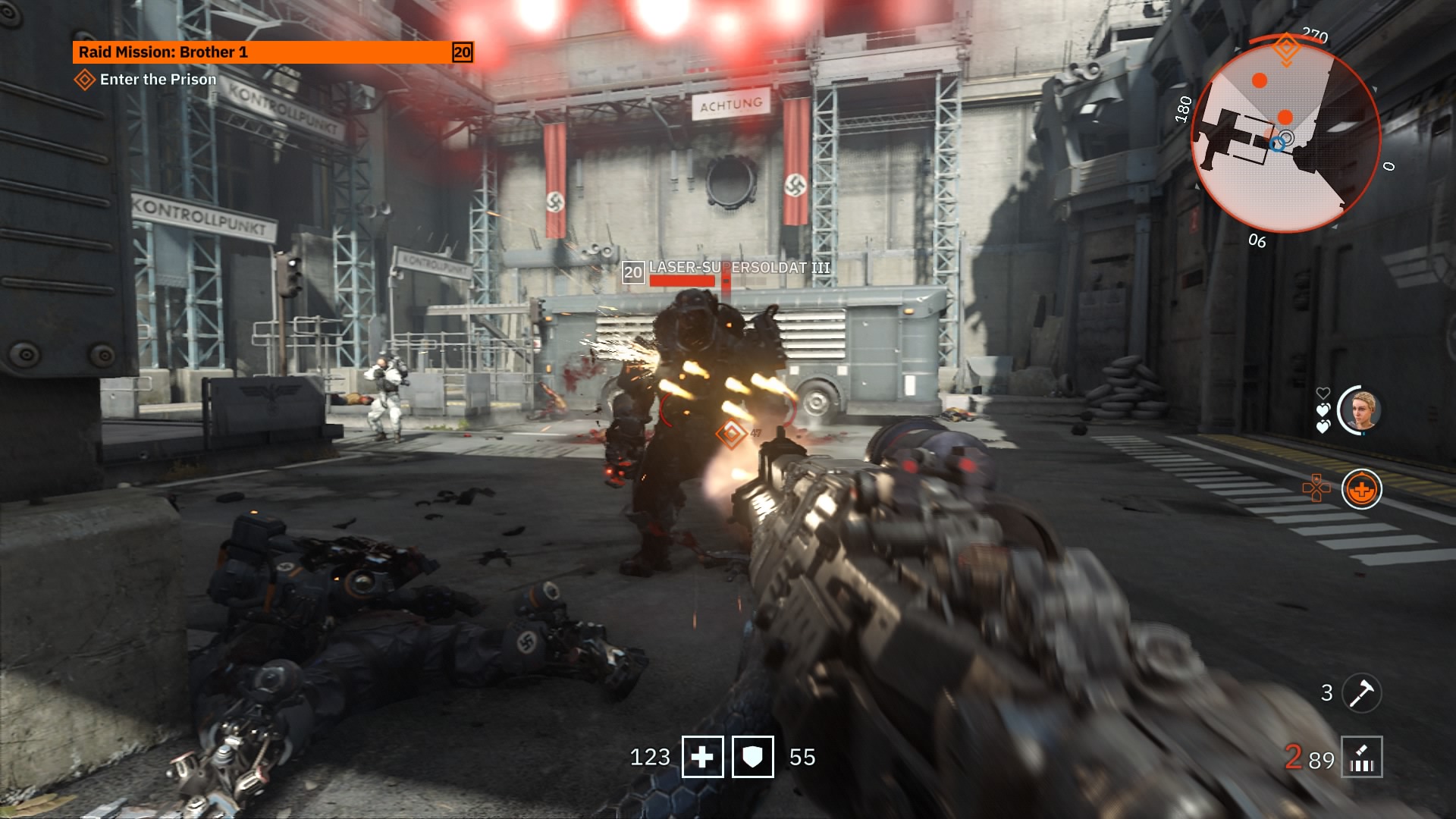The height and width of the screenshot is (819, 1456).
Task: Select the hatchet throwable icon
Action: 1361,692
